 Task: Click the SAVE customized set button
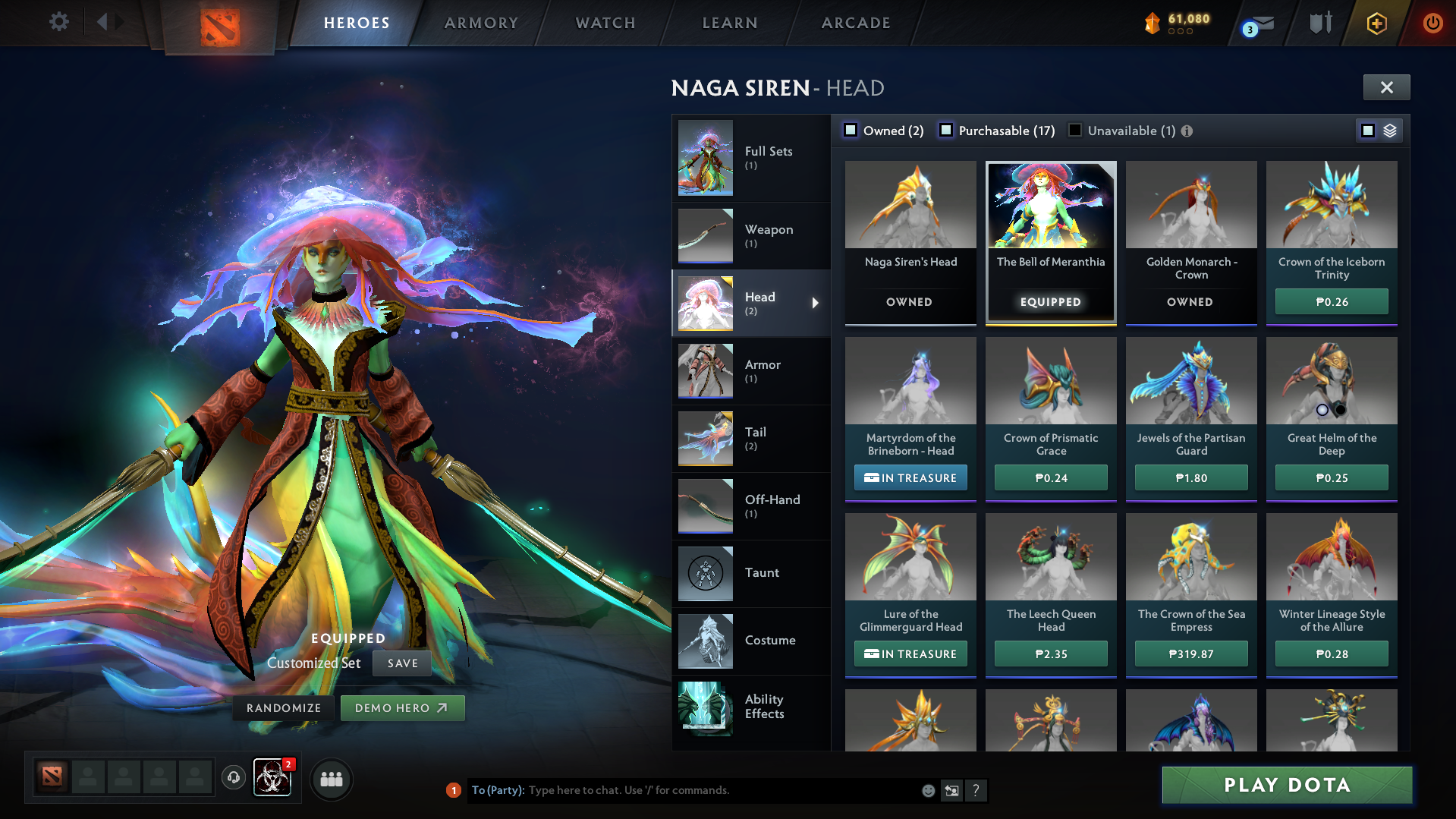pos(401,663)
